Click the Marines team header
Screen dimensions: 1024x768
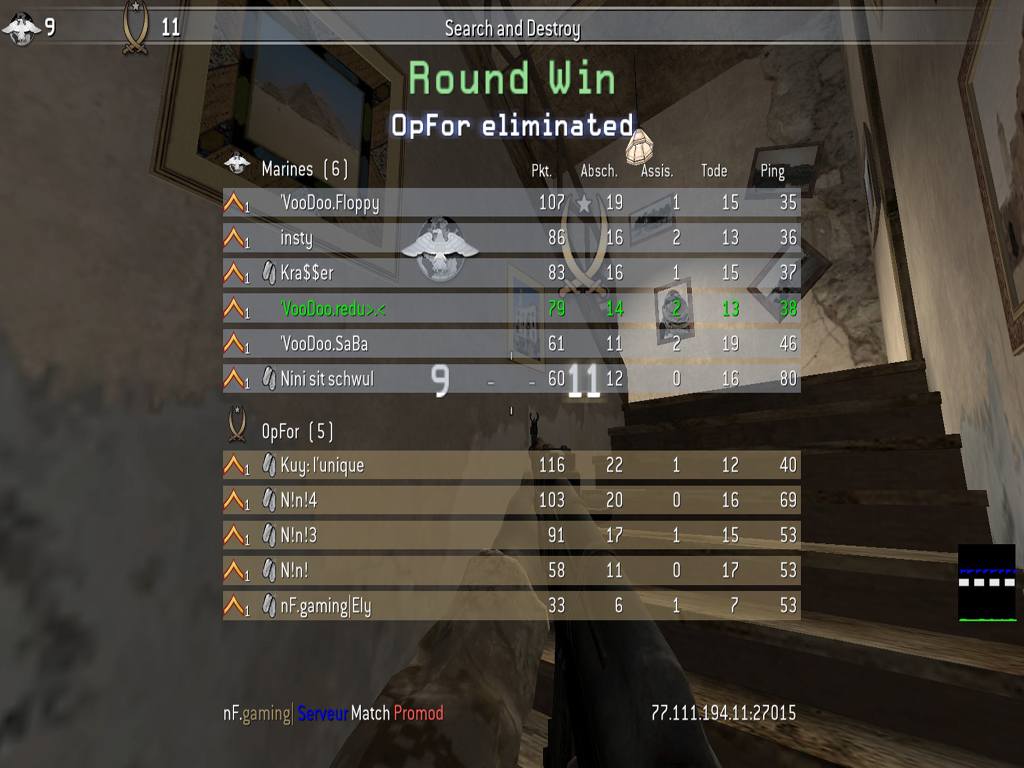304,169
